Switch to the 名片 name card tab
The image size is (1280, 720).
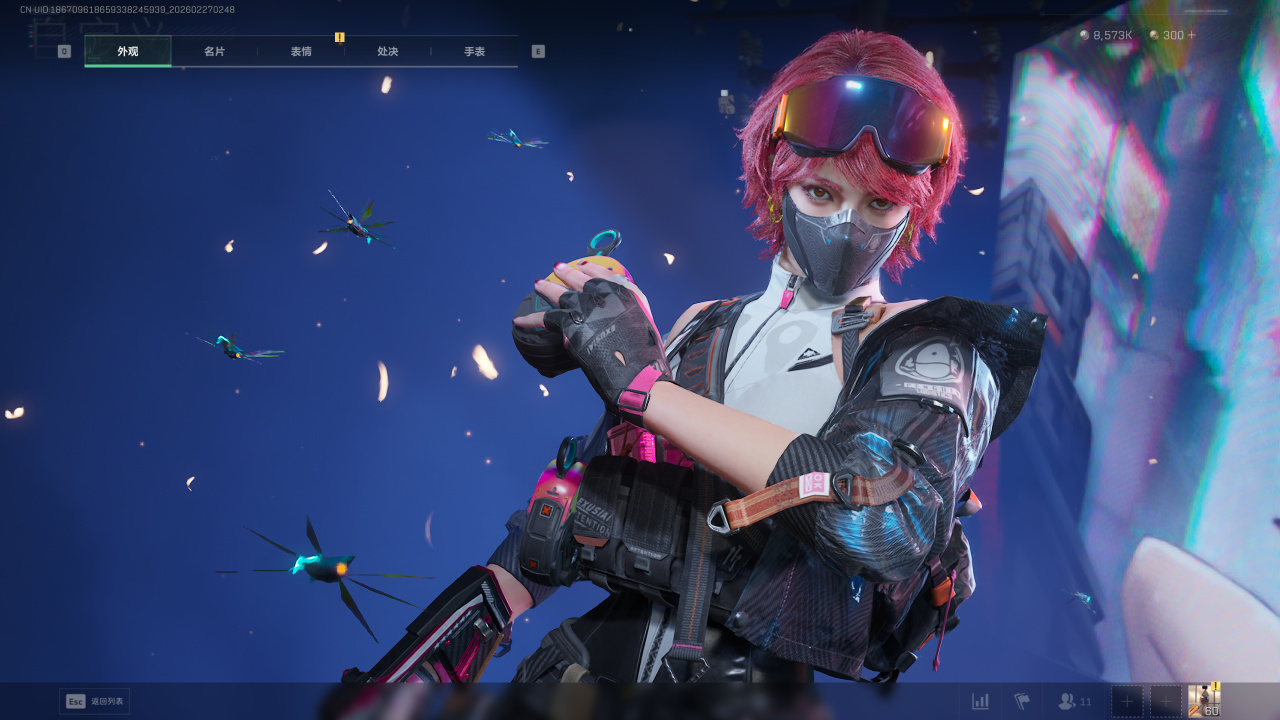[x=214, y=51]
